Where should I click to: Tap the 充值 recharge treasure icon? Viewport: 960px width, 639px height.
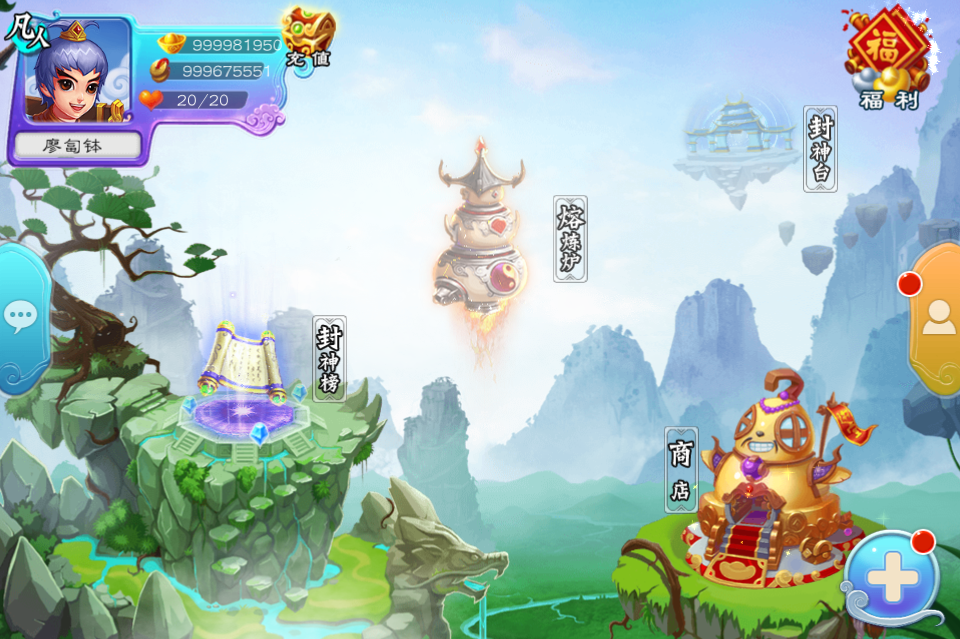click(x=308, y=38)
